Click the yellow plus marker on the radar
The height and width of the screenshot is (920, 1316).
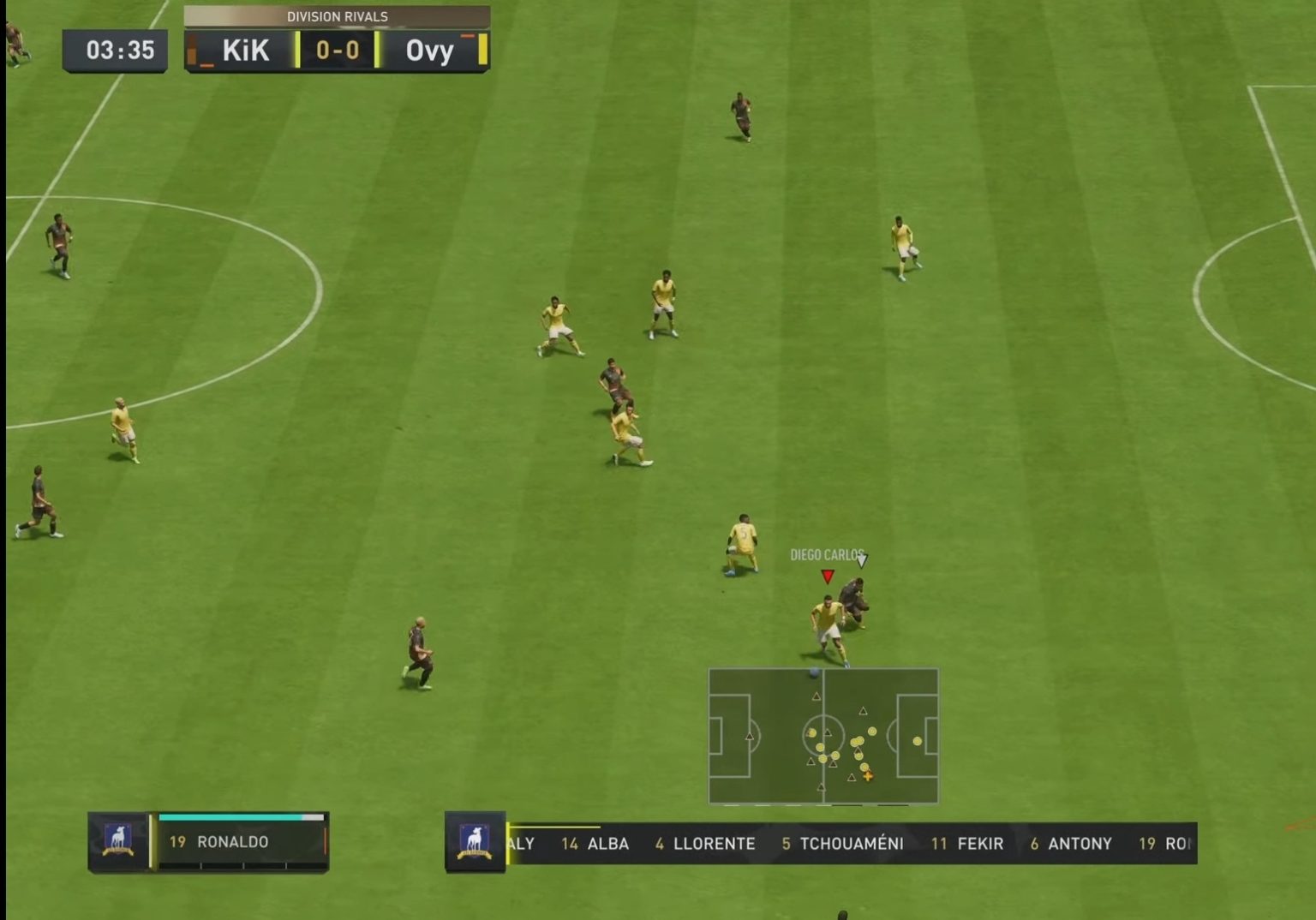(870, 776)
